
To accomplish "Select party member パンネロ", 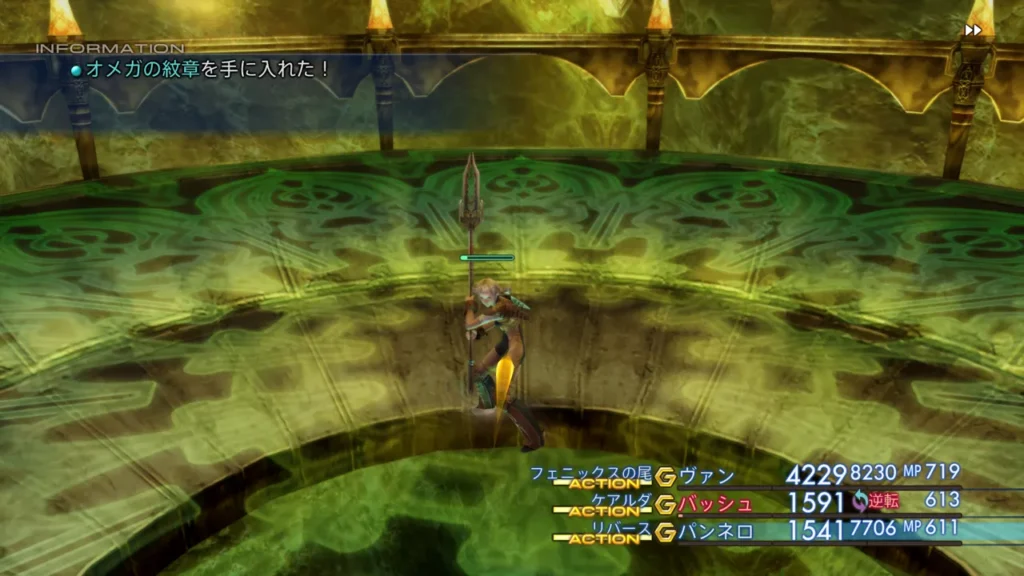I will [715, 531].
